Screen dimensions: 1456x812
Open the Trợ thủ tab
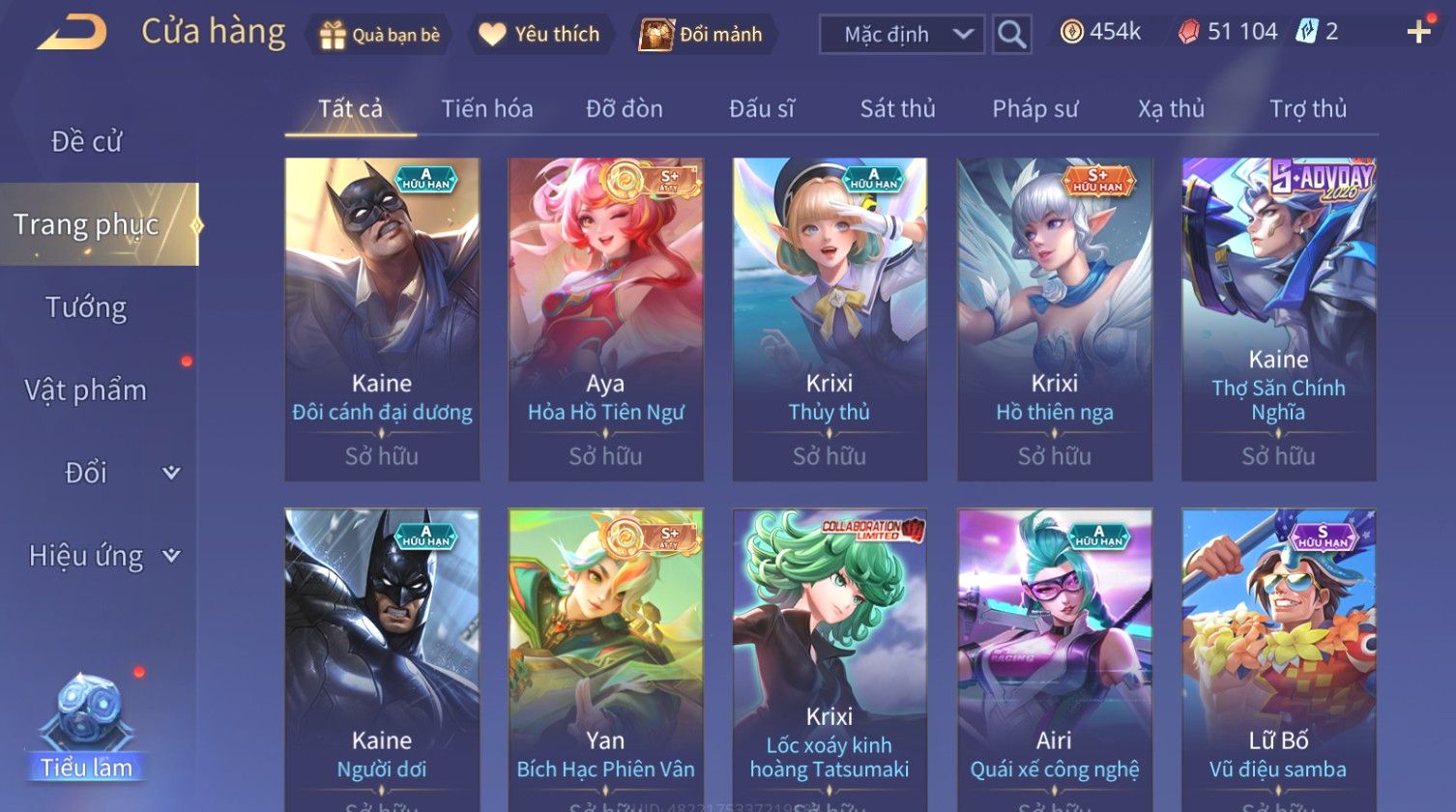click(x=1308, y=109)
